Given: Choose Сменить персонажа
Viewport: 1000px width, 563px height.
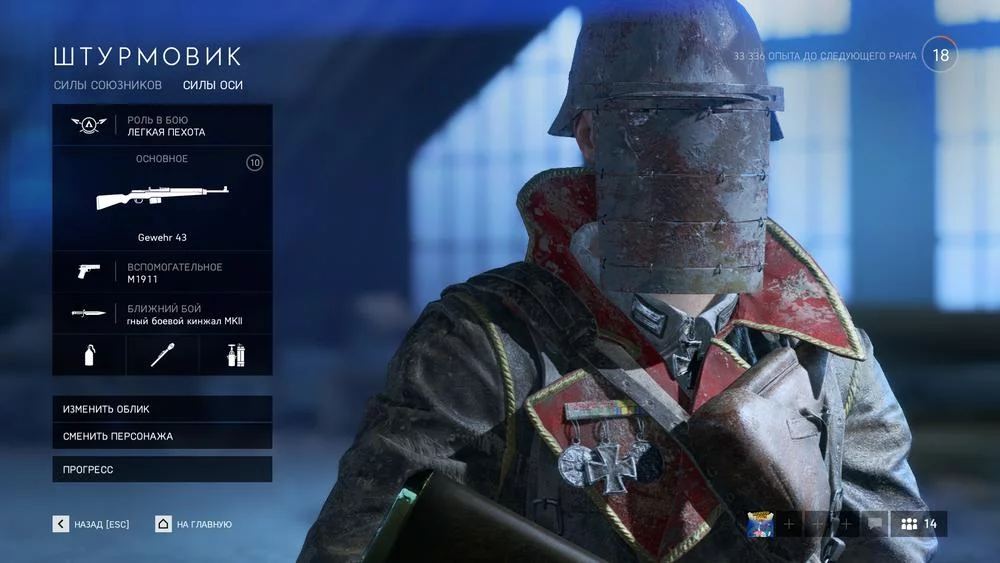Looking at the screenshot, I should point(162,436).
